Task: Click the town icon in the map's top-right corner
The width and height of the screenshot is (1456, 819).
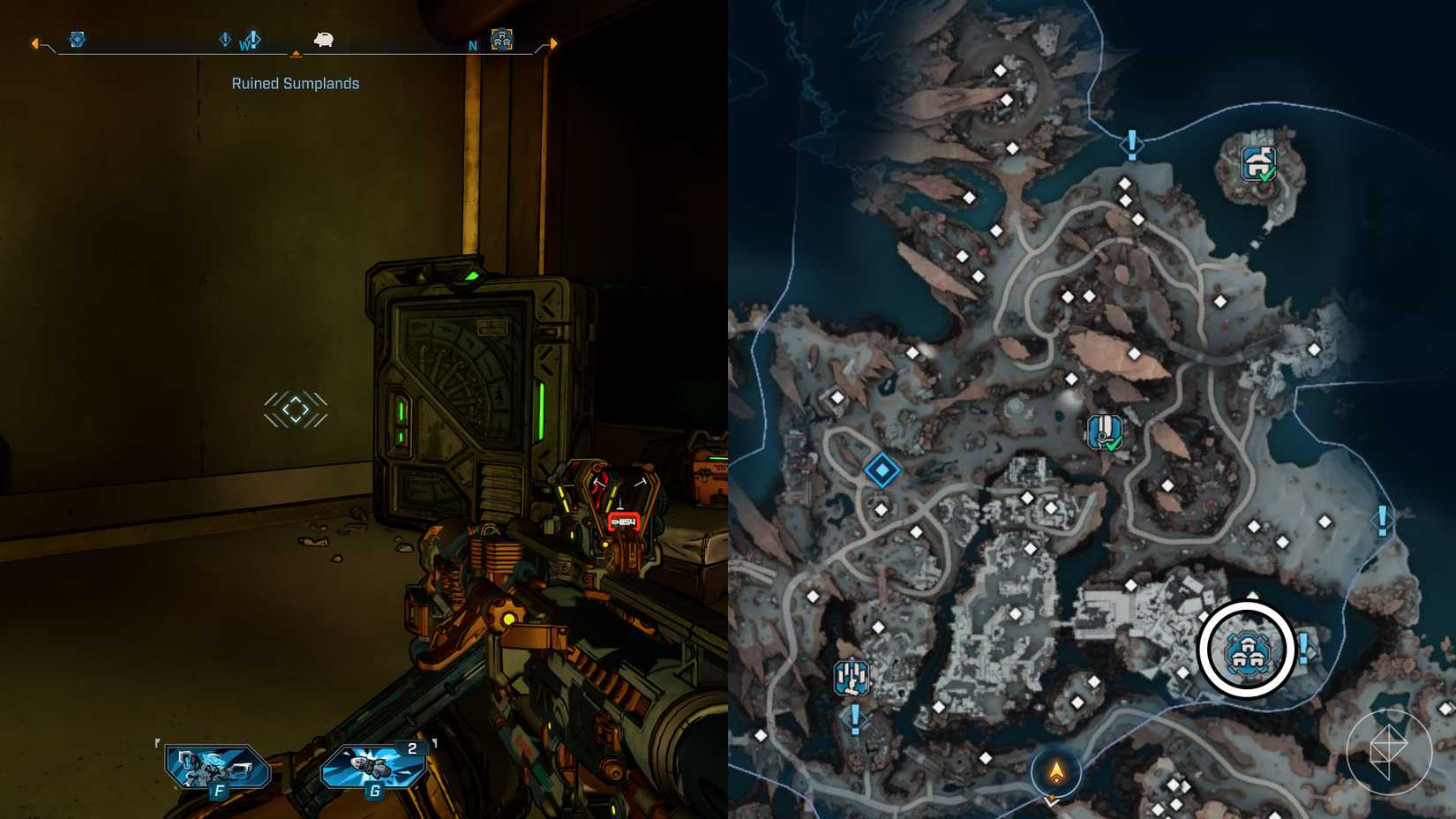Action: (x=1260, y=162)
